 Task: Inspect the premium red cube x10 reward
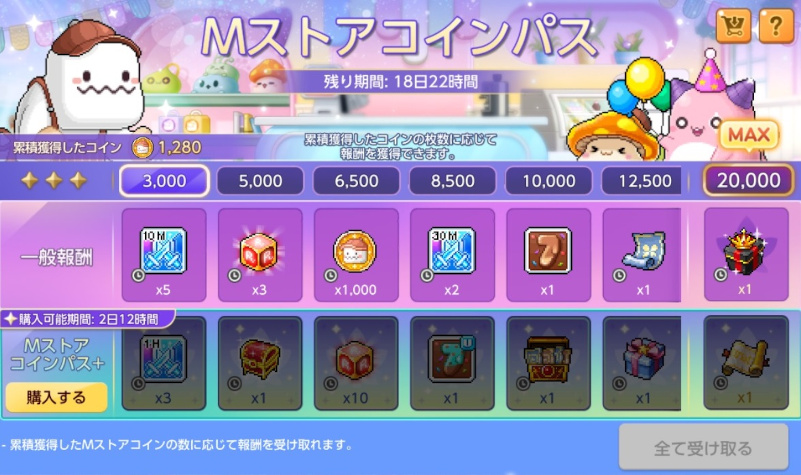pyautogui.click(x=356, y=363)
